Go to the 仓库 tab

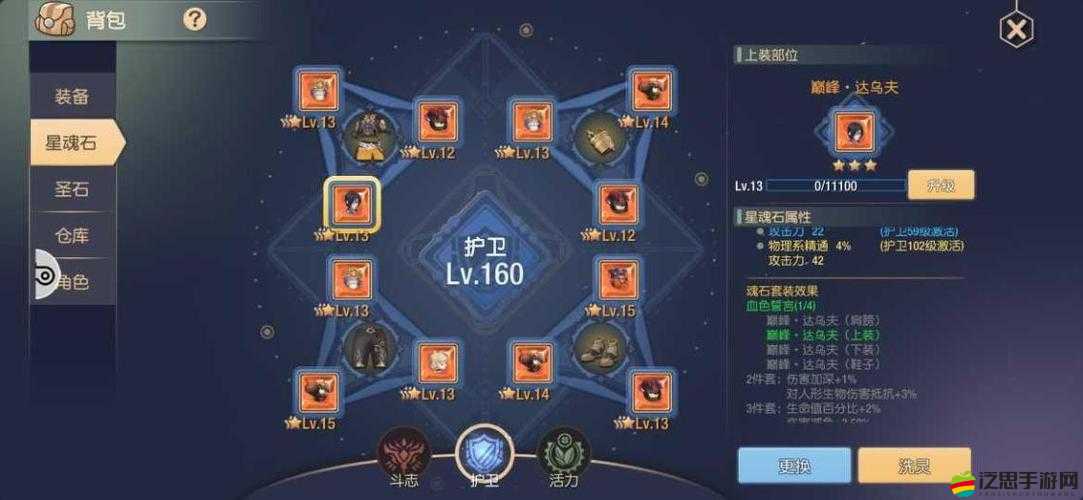pyautogui.click(x=72, y=235)
